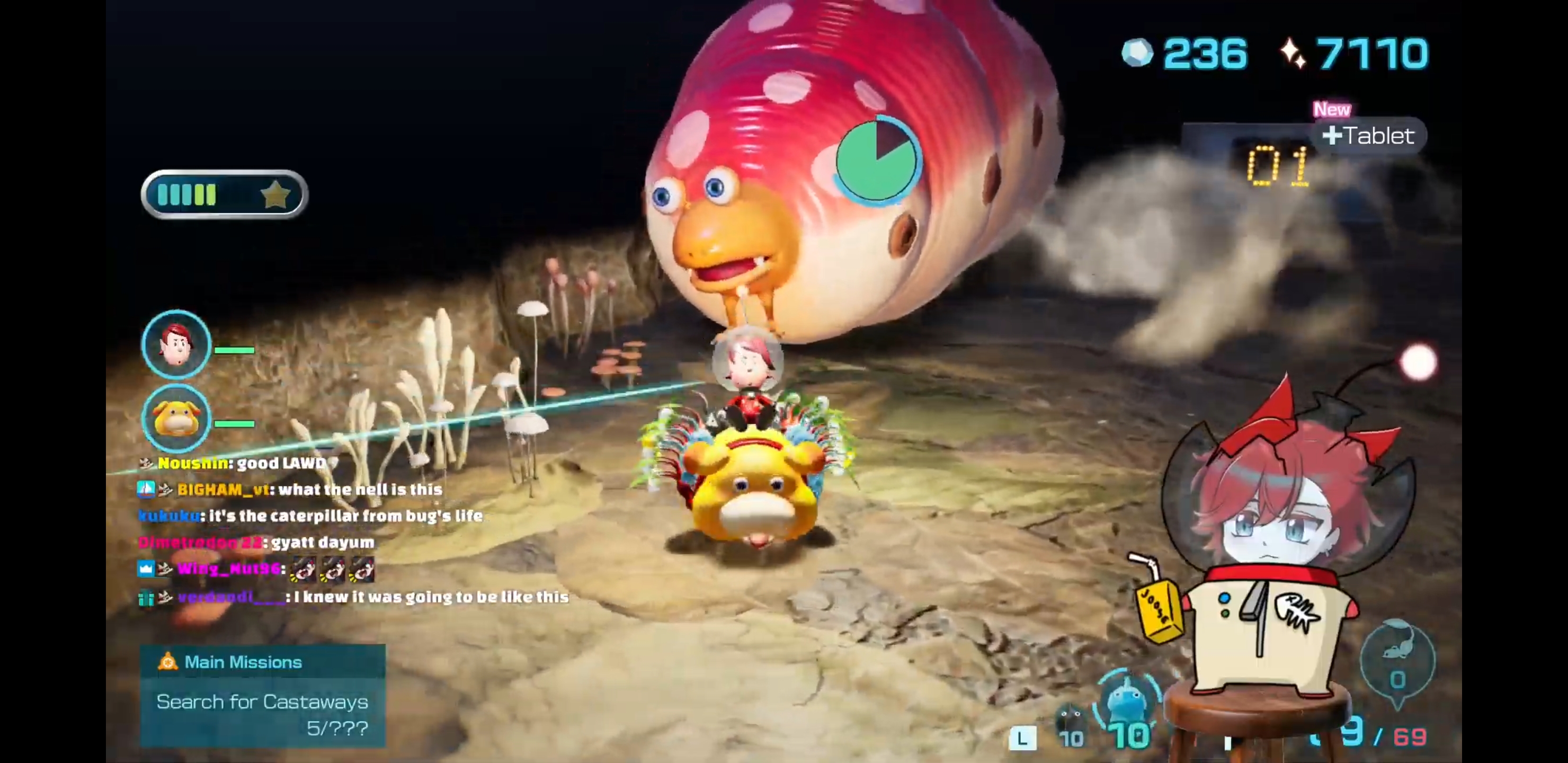Select the red-haired captain portrait
The width and height of the screenshot is (1568, 763).
176,344
